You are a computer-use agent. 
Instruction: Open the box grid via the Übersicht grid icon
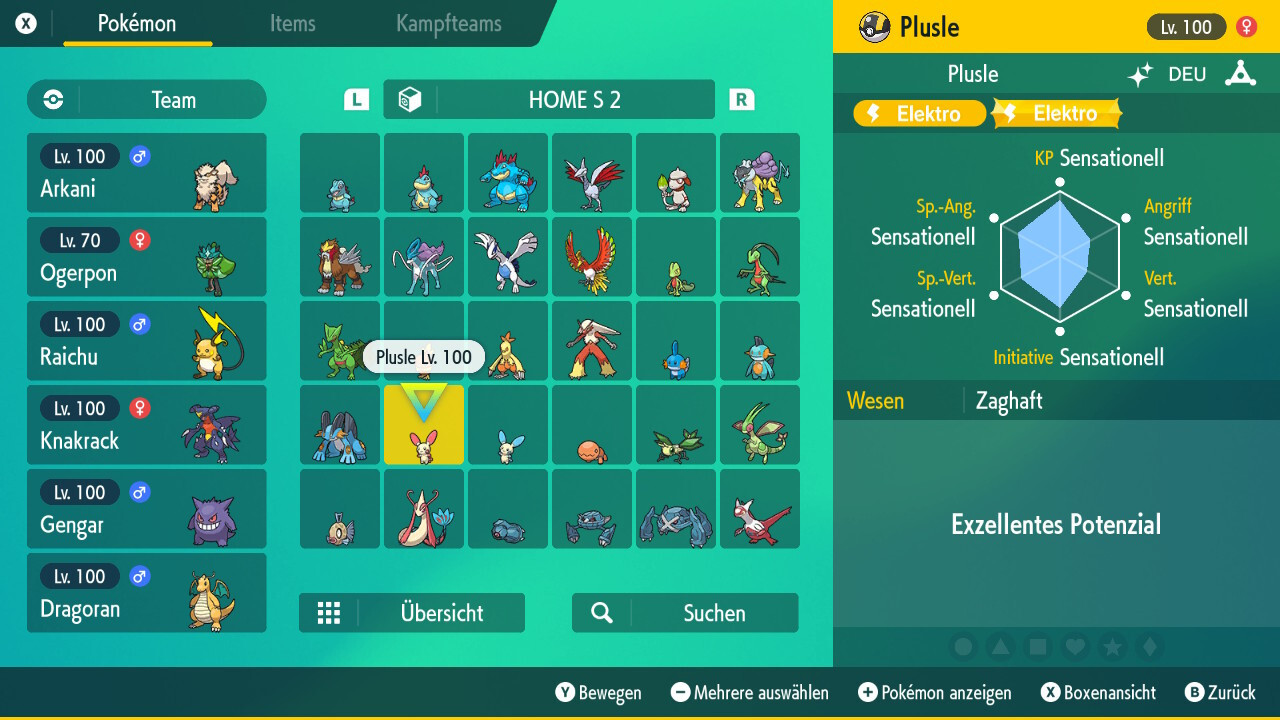coord(330,612)
